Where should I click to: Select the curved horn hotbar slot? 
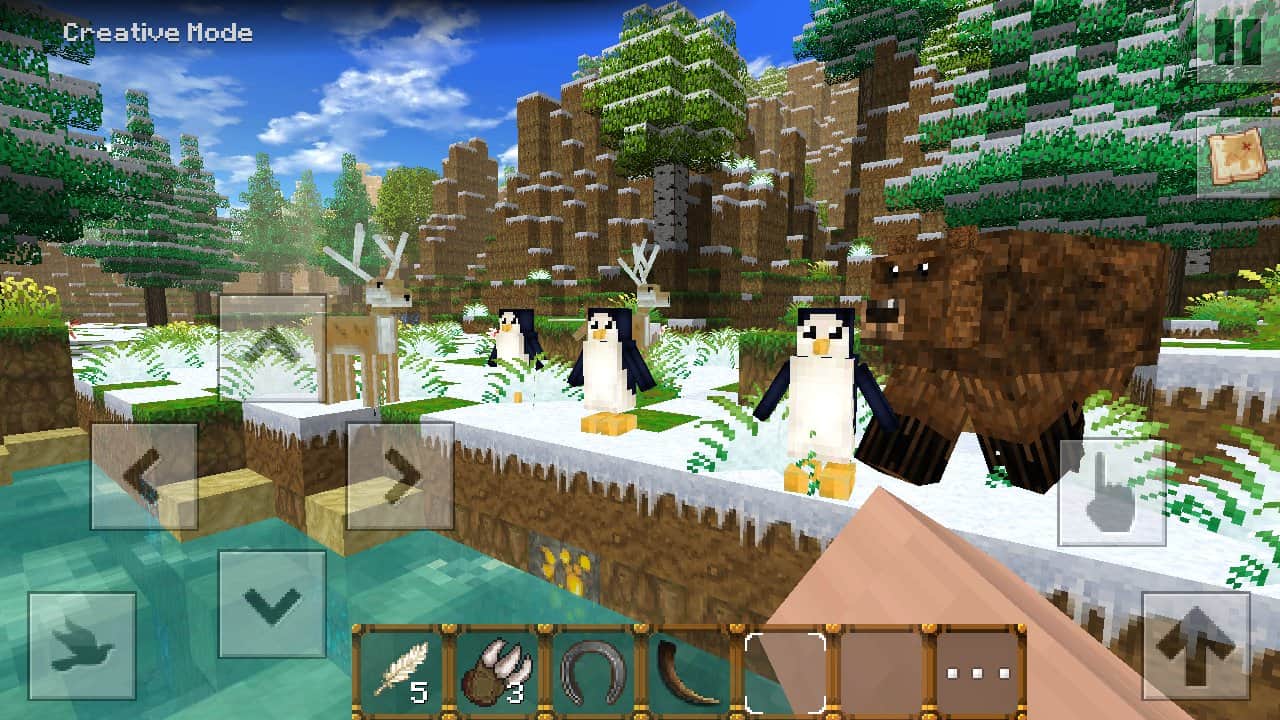click(x=687, y=672)
